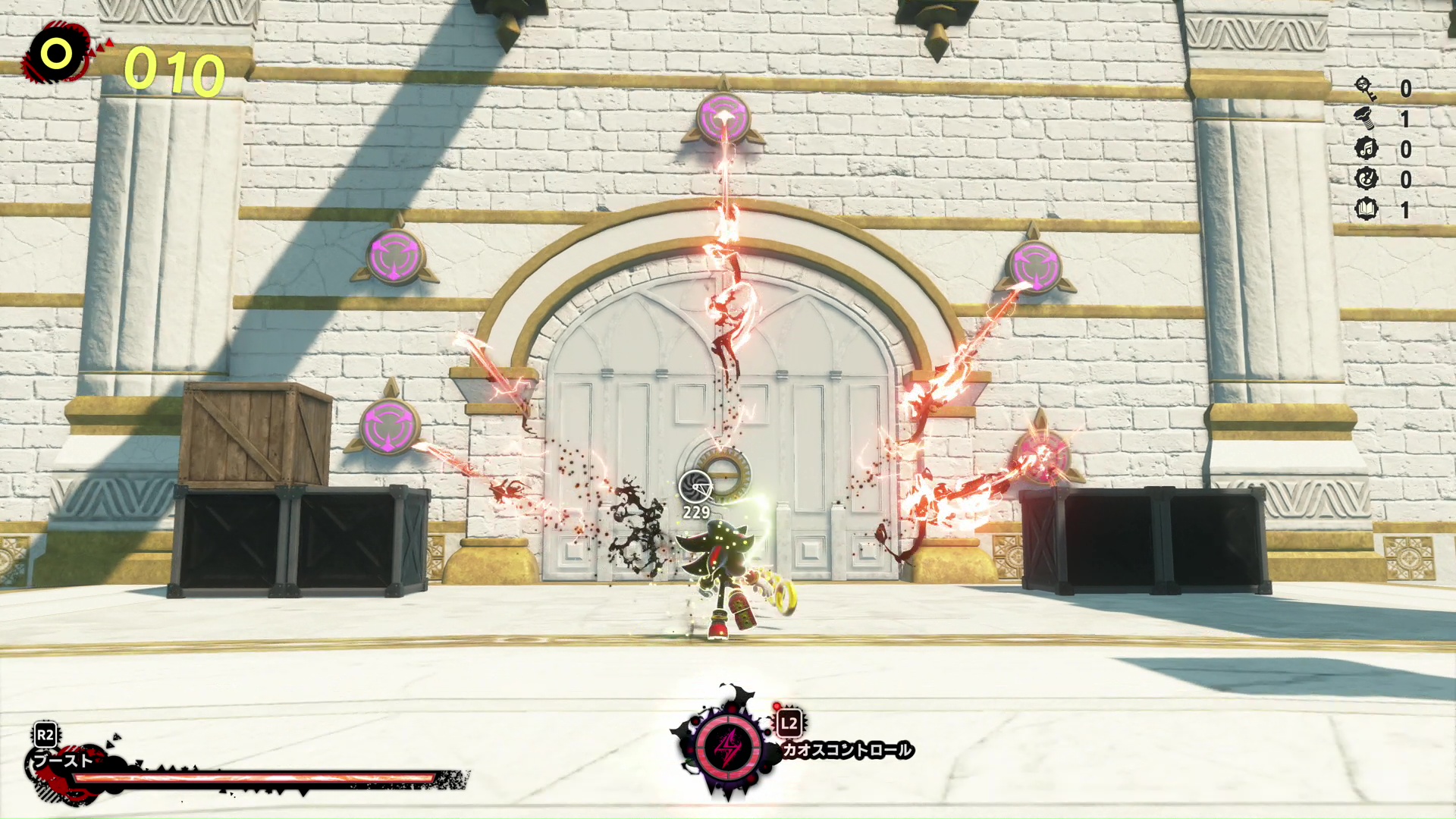This screenshot has height=819, width=1456.
Task: Select the screw bolt collectible icon
Action: coord(1366,119)
